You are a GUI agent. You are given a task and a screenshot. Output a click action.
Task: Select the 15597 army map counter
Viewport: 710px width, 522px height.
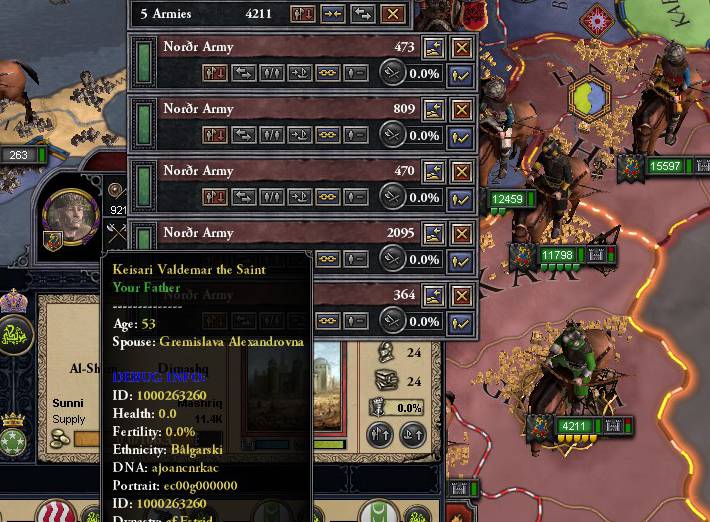664,166
